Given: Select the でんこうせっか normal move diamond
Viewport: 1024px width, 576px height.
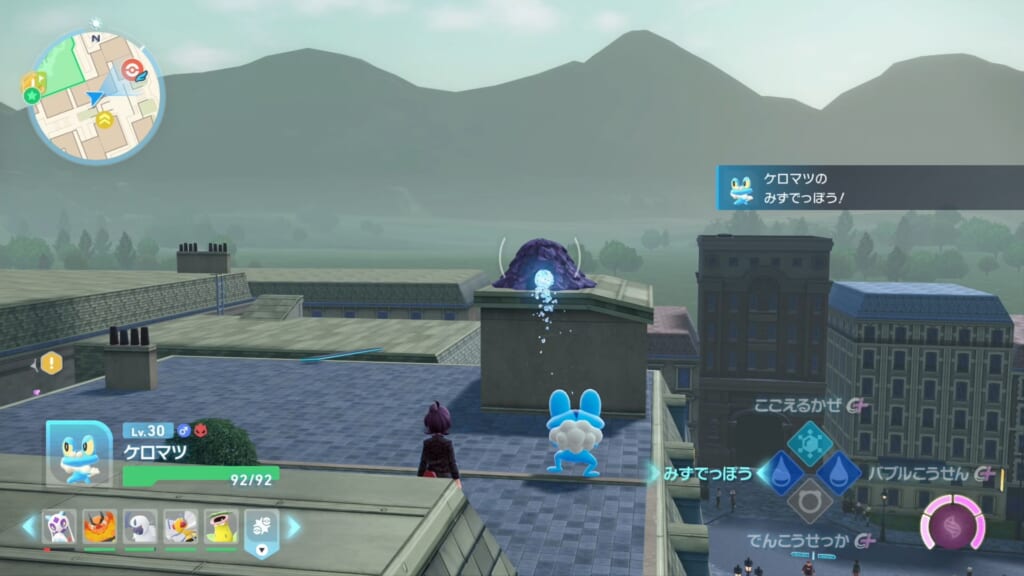Looking at the screenshot, I should (809, 501).
